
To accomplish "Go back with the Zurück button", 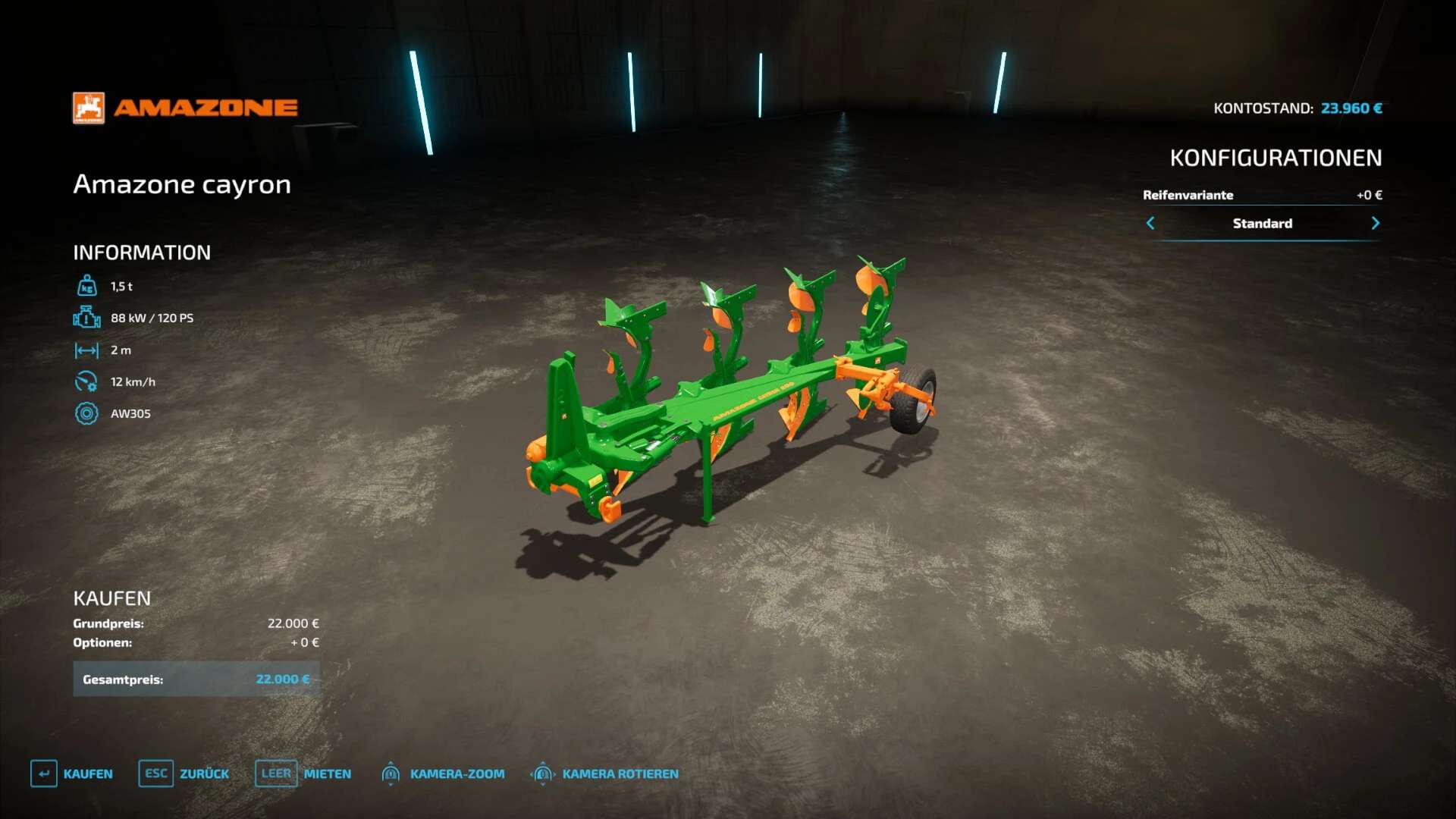I will 184,773.
